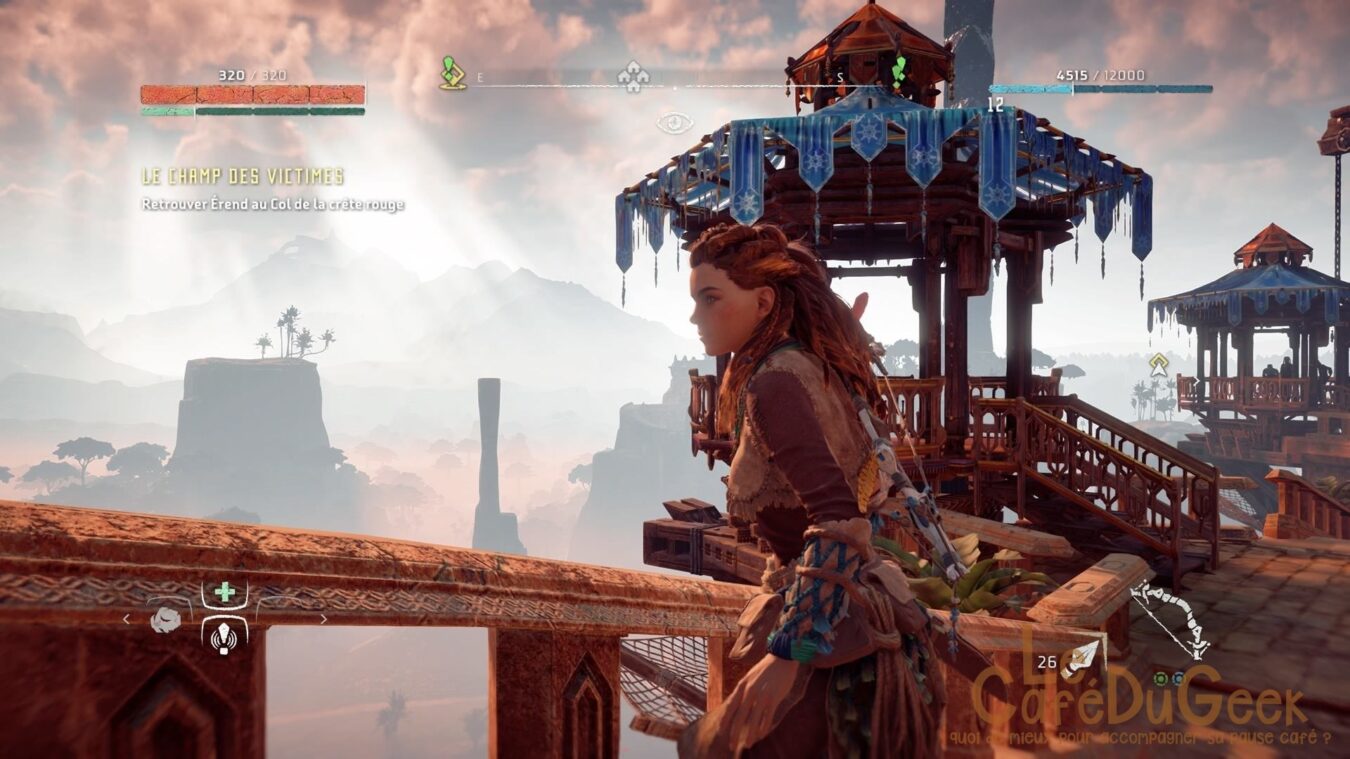Image resolution: width=1350 pixels, height=759 pixels.
Task: Click the chevron waypoint marker by the stairs
Action: 1159,364
